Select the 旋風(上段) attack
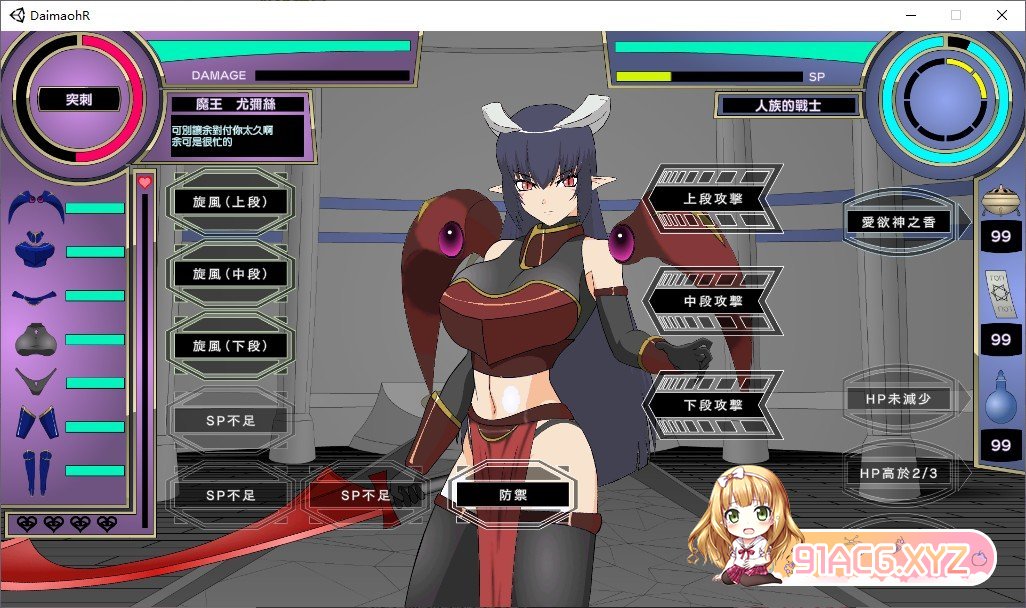1026x608 pixels. click(229, 202)
